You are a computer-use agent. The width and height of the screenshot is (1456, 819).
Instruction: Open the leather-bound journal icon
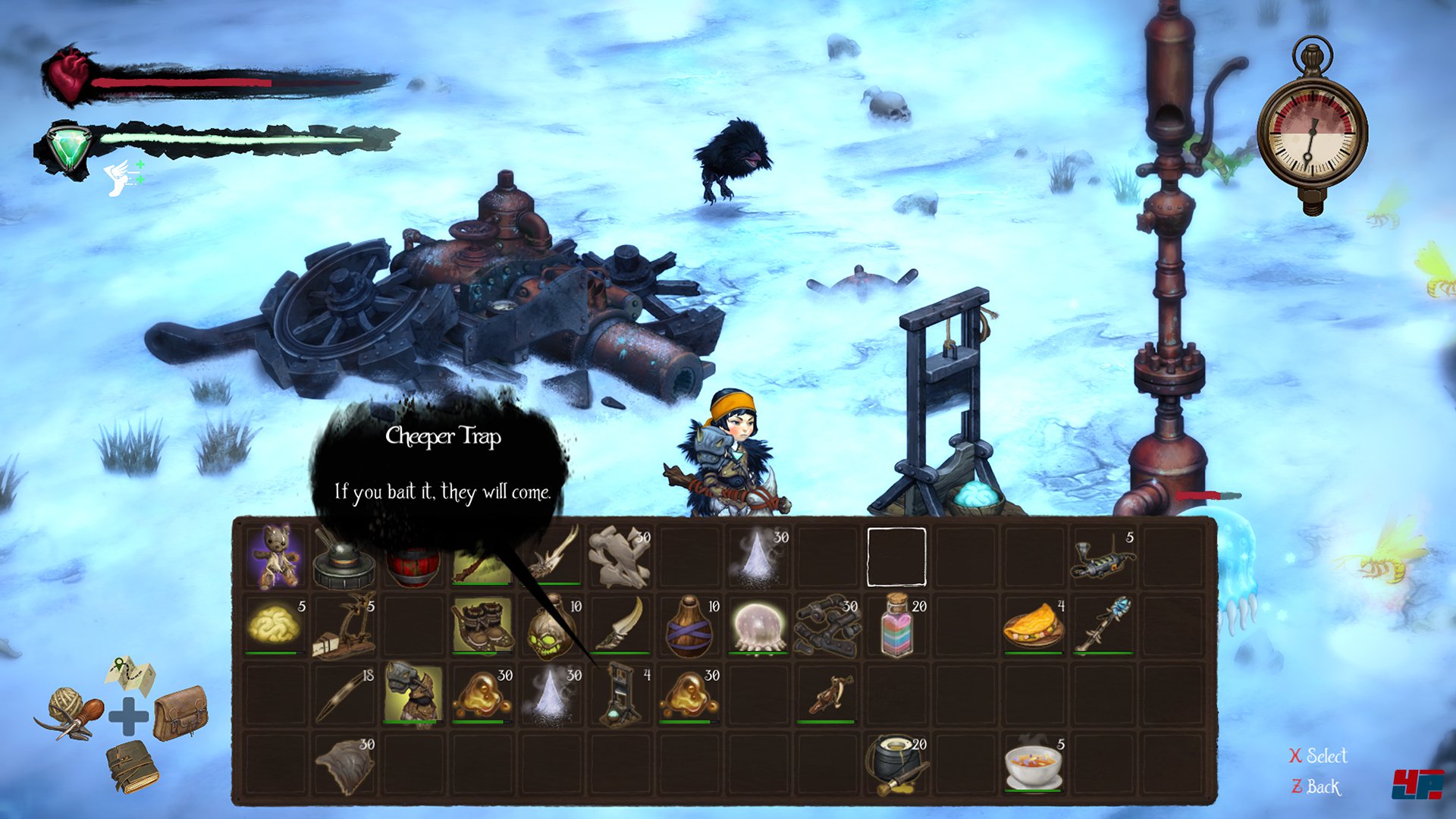[132, 766]
